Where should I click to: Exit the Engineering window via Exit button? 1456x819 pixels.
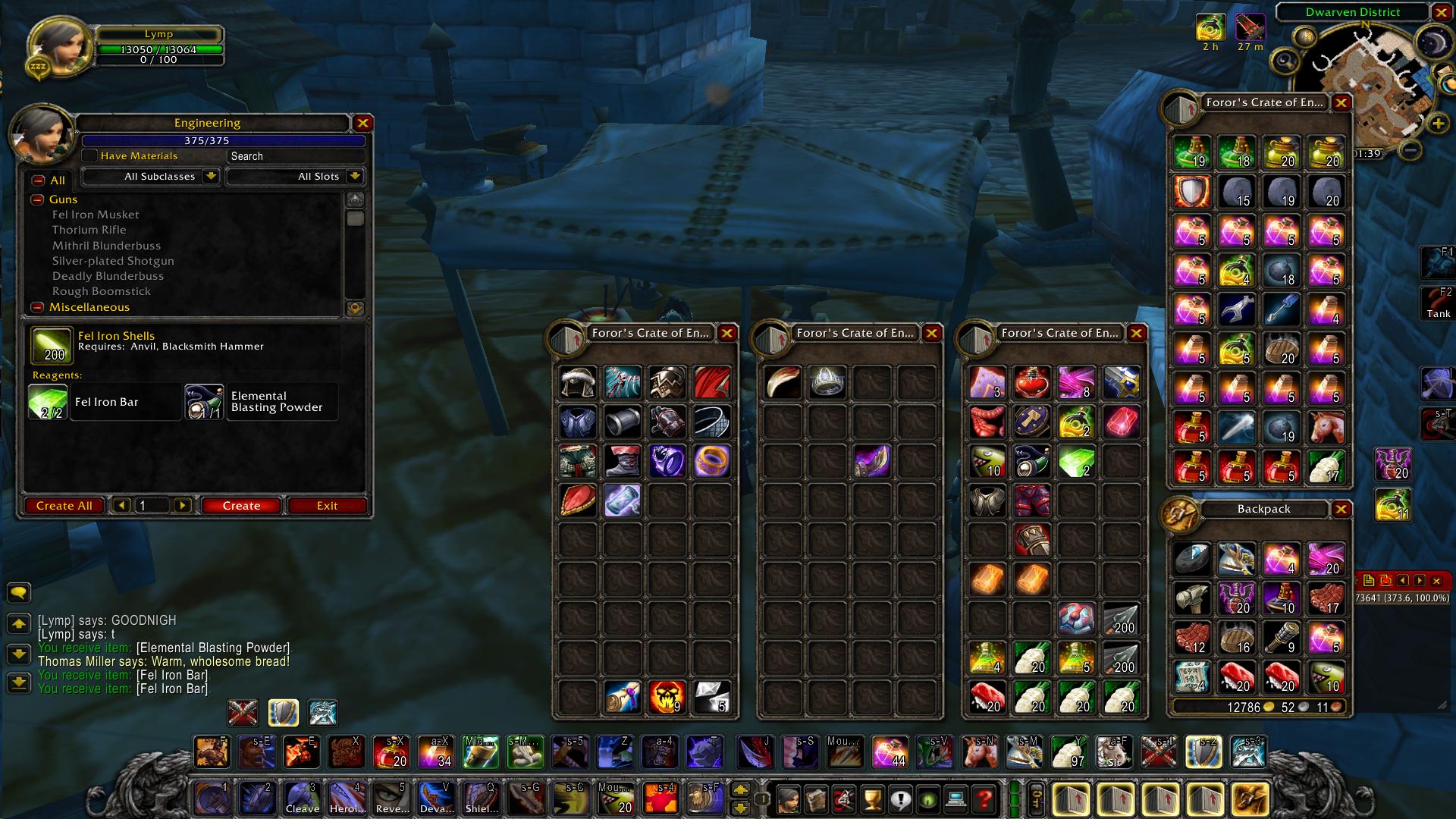[x=327, y=505]
